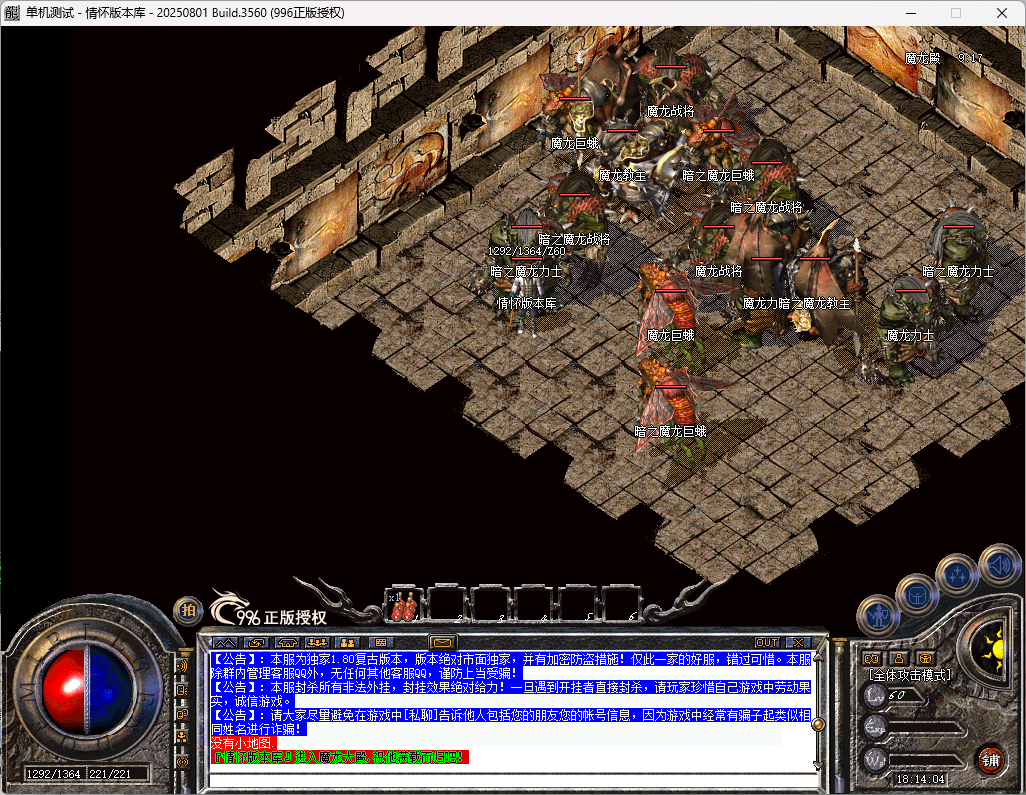The image size is (1026, 795).
Task: Toggle the top chat channel filter icon
Action: [183, 665]
